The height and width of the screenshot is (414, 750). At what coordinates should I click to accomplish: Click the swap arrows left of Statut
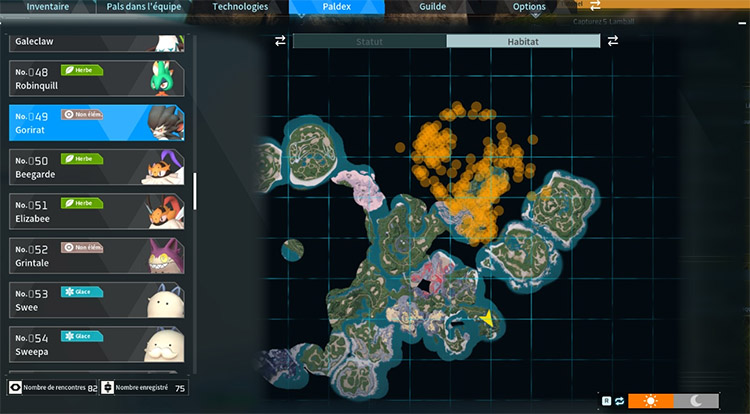click(281, 41)
